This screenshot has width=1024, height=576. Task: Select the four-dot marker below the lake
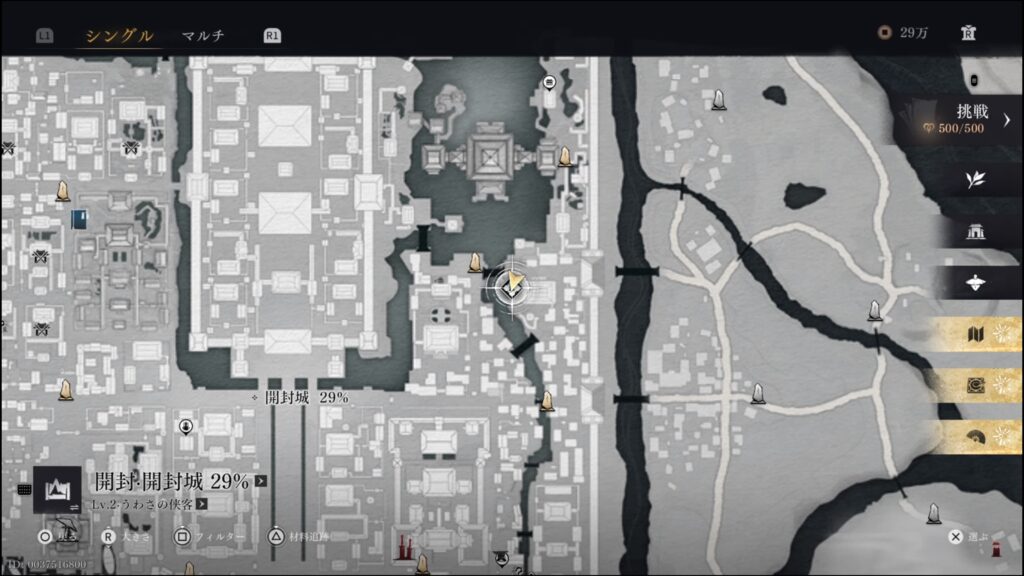(x=440, y=315)
